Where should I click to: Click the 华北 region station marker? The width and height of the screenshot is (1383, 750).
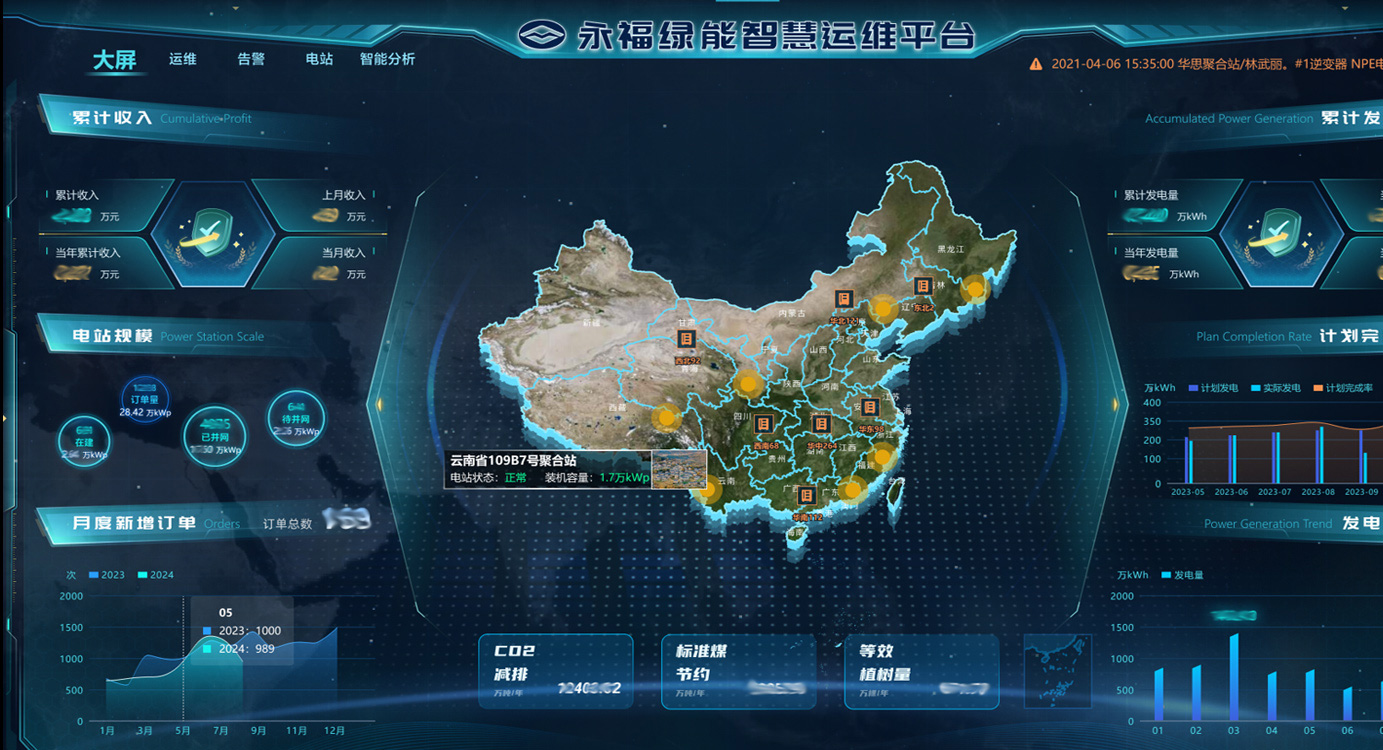click(843, 299)
